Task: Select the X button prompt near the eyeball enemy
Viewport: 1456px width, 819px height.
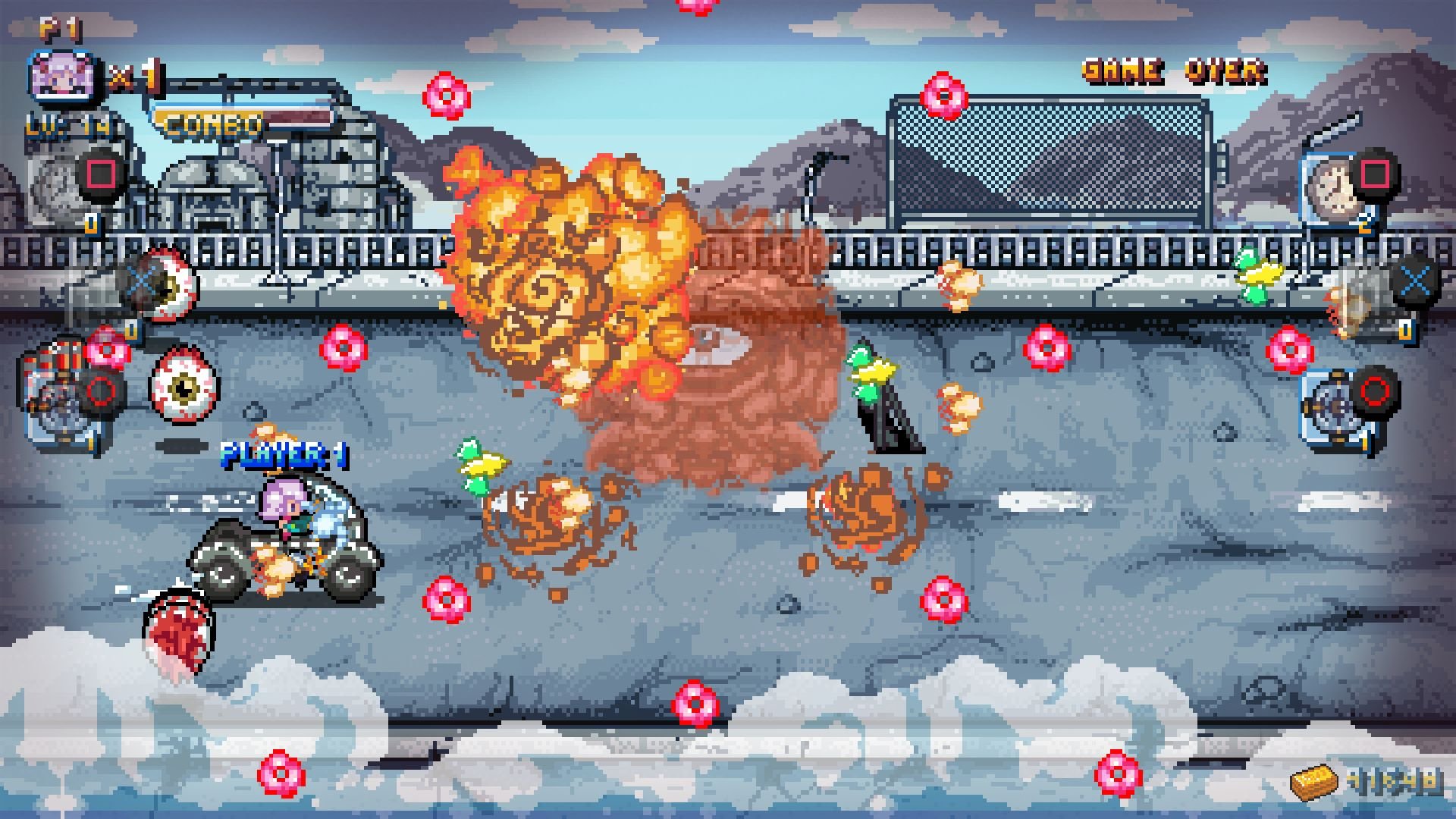Action: [141, 281]
